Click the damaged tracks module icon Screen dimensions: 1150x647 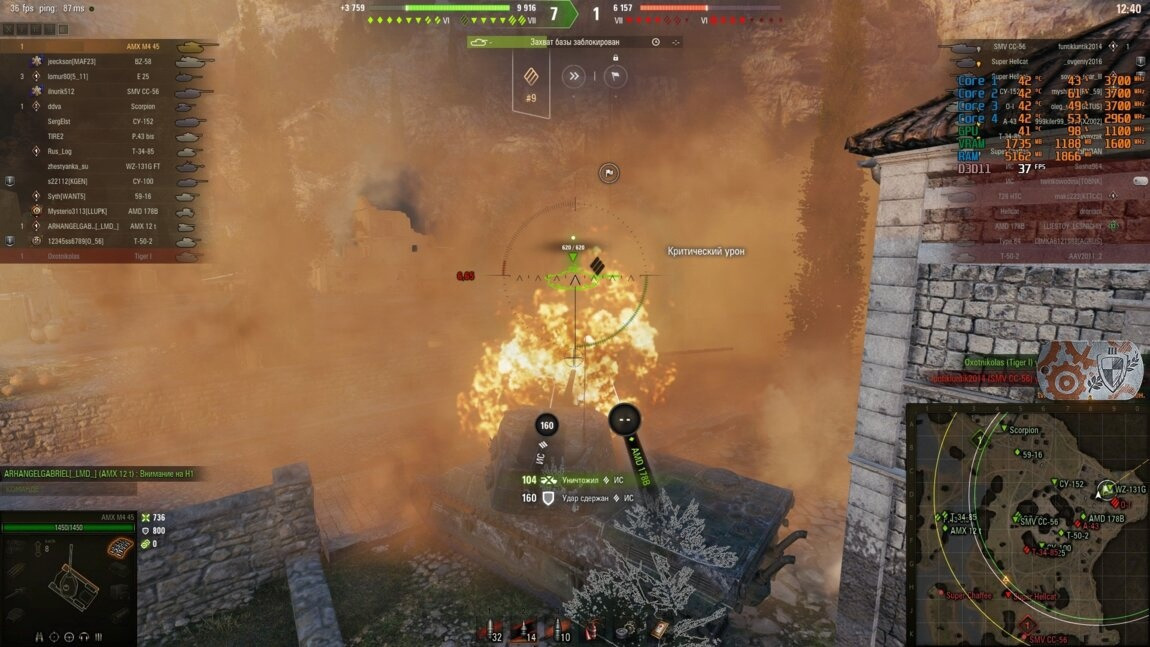pos(120,548)
